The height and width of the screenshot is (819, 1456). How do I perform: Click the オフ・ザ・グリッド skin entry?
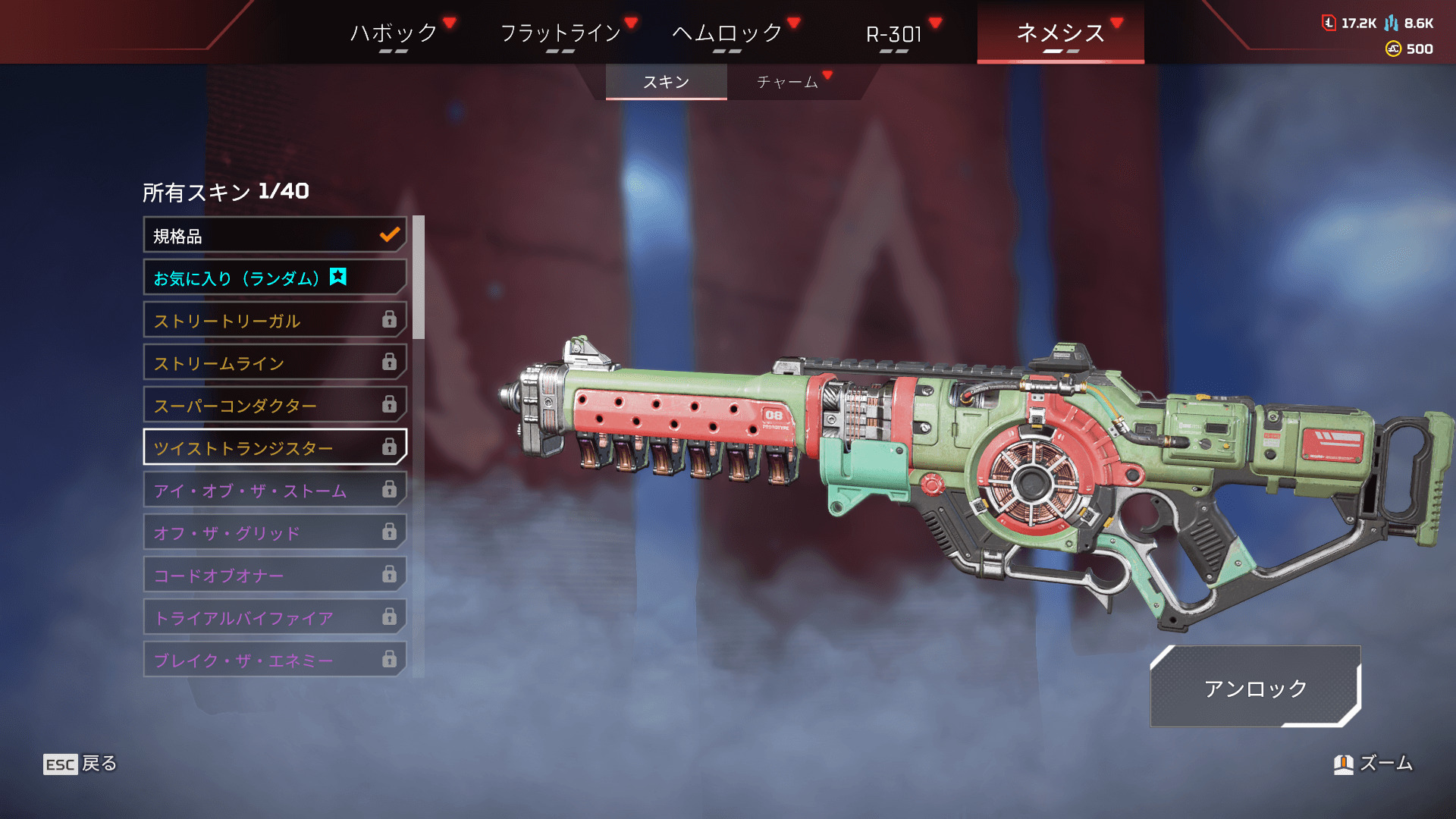[x=275, y=533]
